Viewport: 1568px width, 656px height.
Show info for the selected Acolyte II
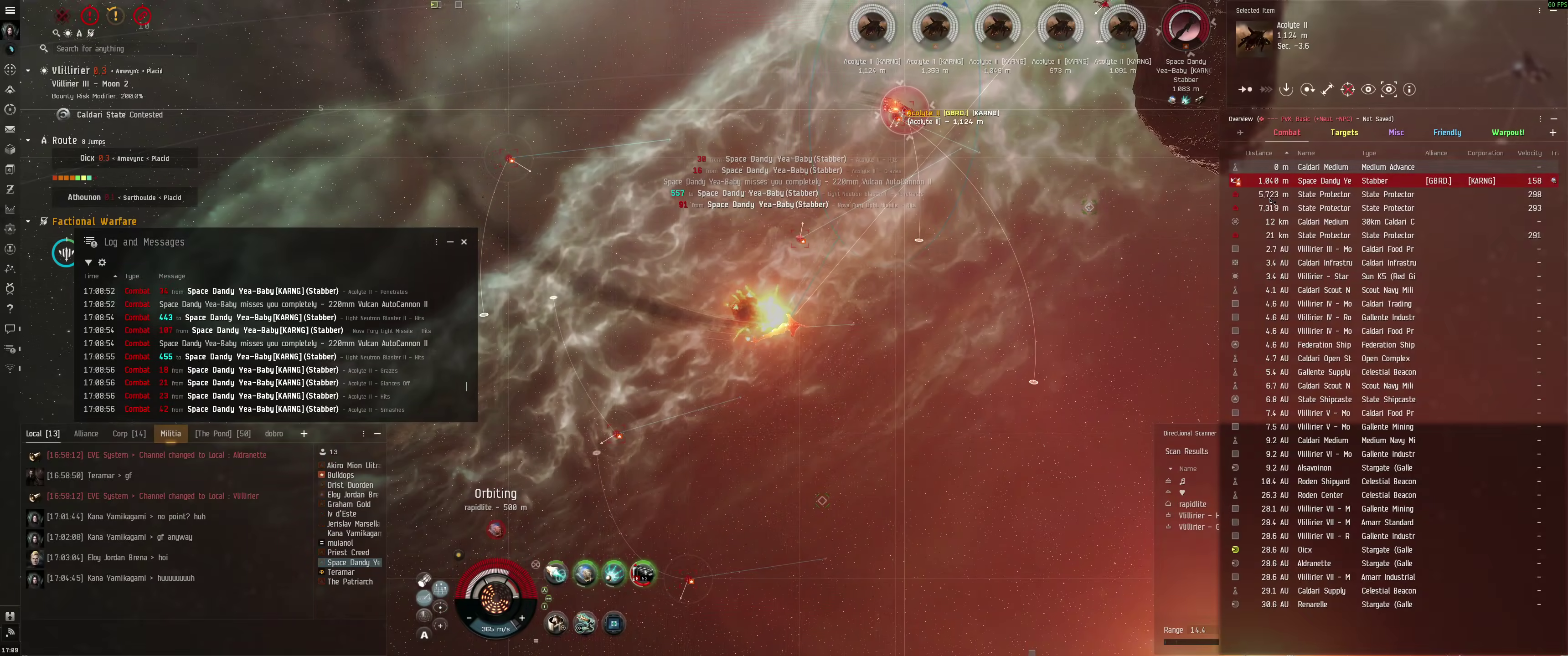pyautogui.click(x=1408, y=89)
